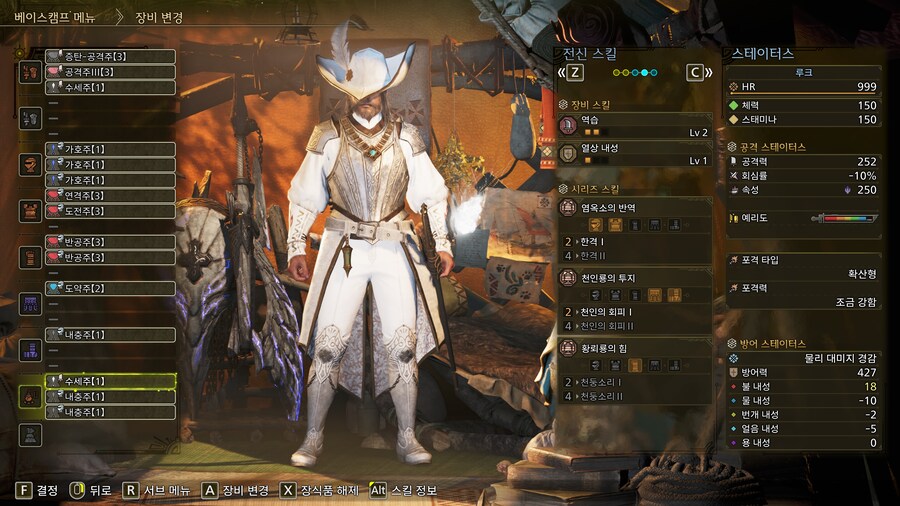Screen dimensions: 900x506
Task: Open the 서브 메뉴 sub menu
Action: click(154, 490)
